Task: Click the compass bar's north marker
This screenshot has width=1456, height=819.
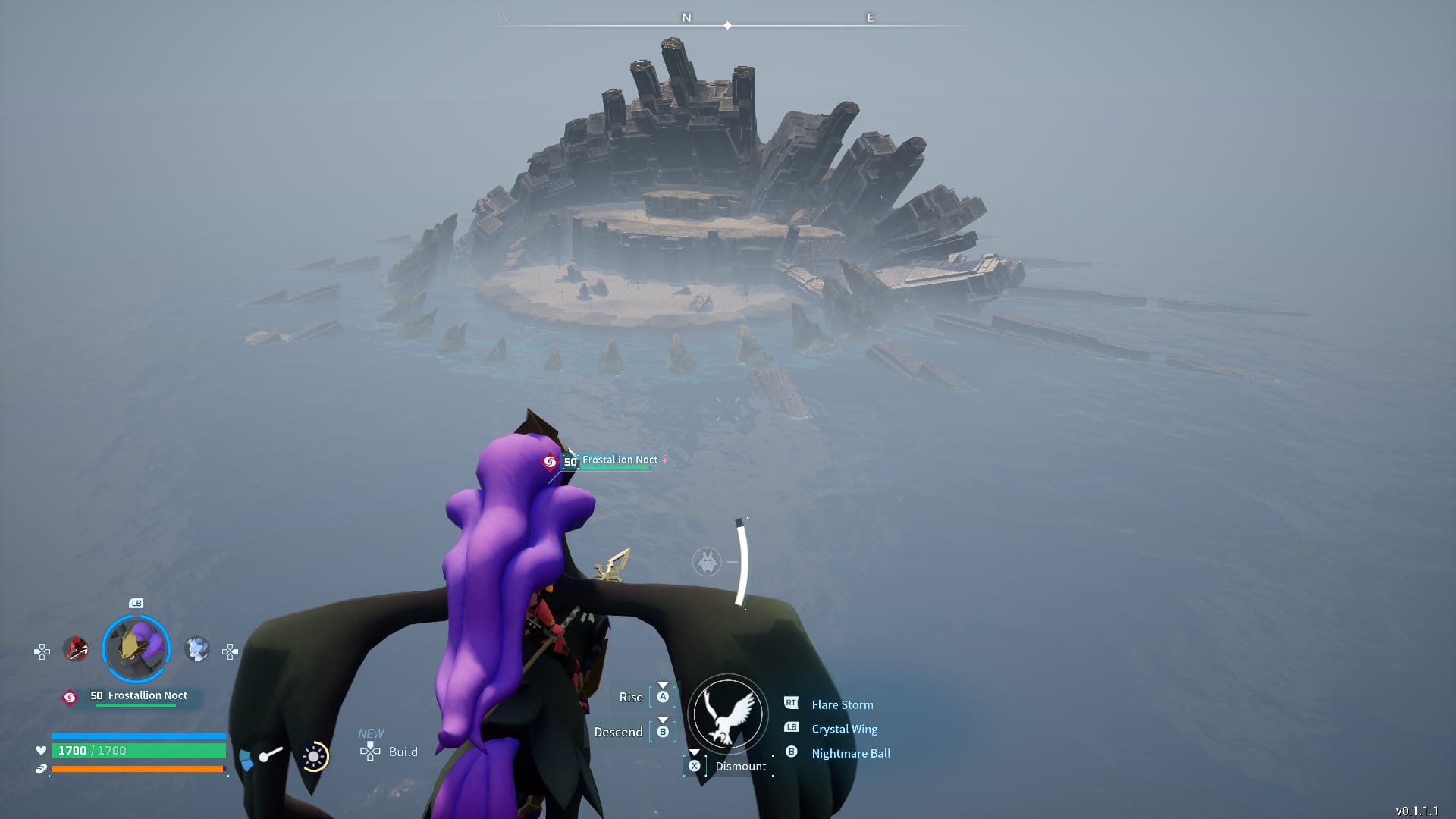Action: [x=686, y=17]
